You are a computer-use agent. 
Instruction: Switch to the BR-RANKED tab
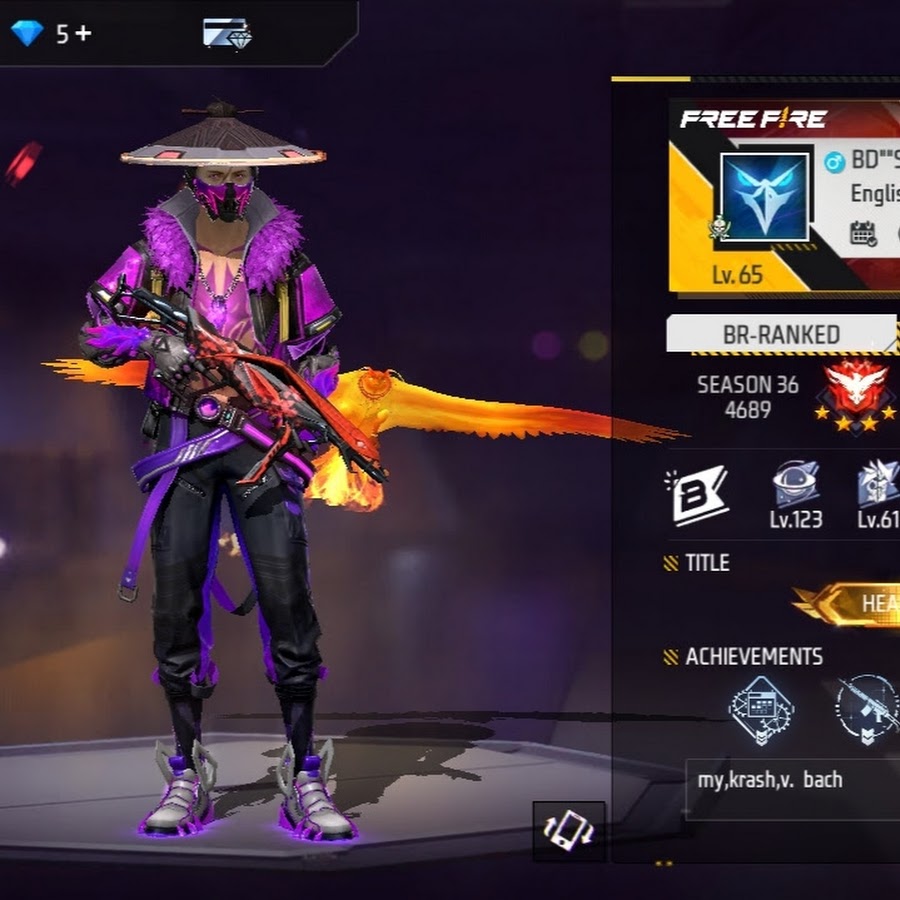(x=781, y=334)
